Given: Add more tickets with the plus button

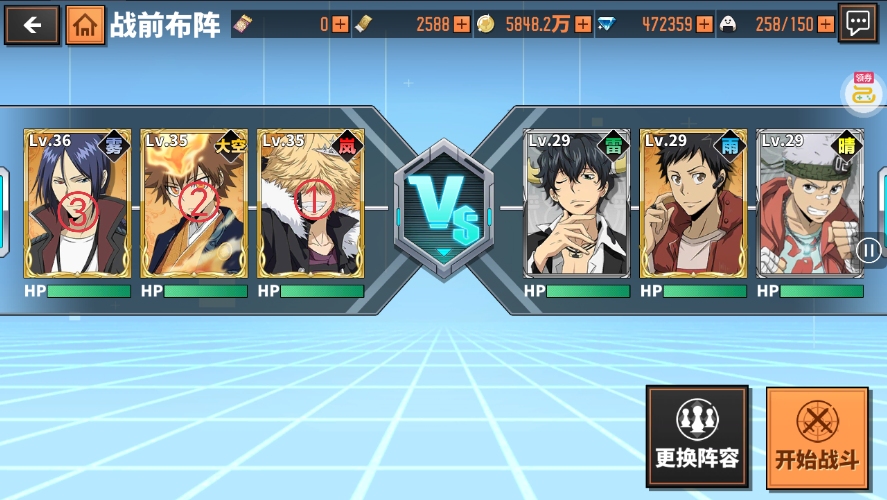Looking at the screenshot, I should pos(341,24).
